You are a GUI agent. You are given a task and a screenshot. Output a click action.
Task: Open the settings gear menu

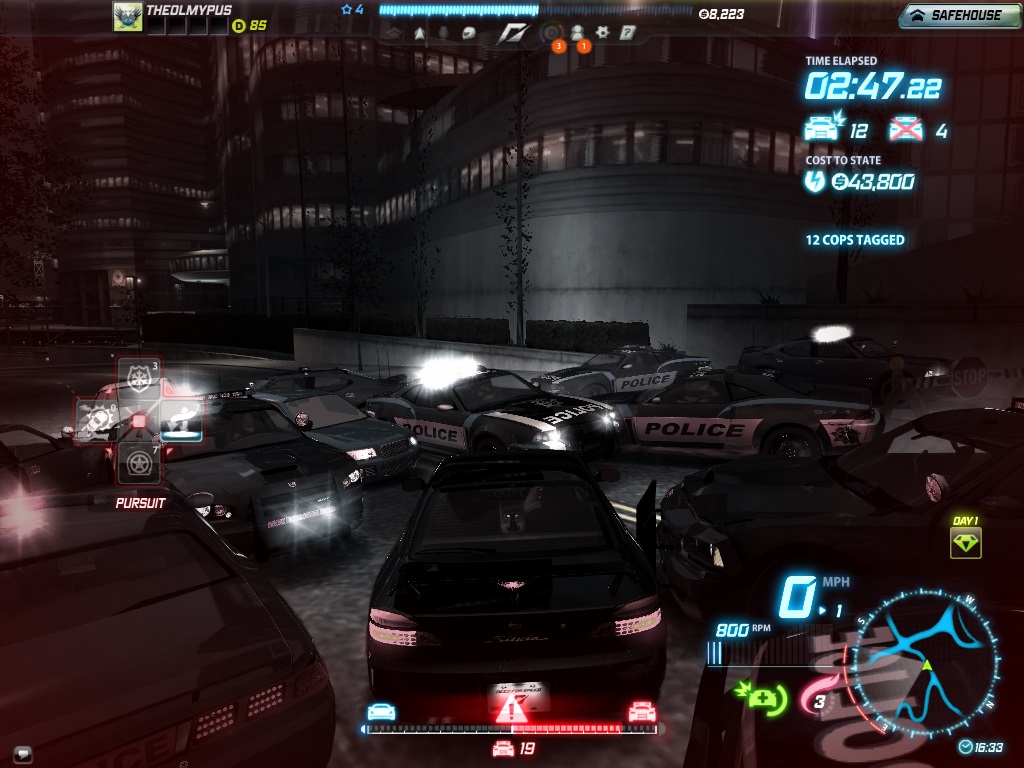click(x=603, y=32)
